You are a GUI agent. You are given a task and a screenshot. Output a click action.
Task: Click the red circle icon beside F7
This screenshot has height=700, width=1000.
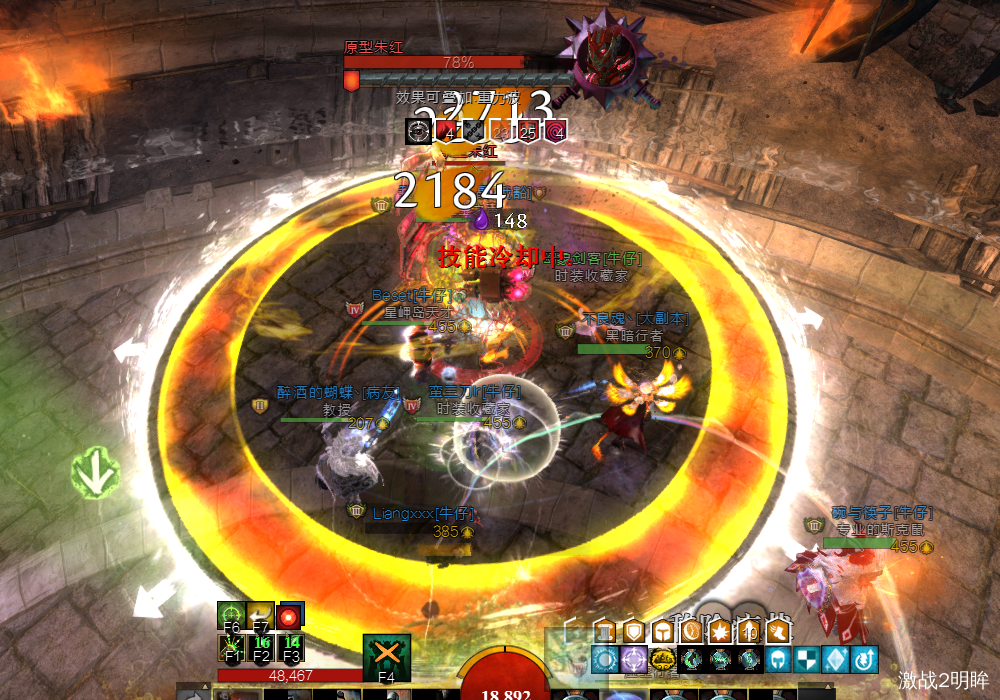[x=291, y=615]
